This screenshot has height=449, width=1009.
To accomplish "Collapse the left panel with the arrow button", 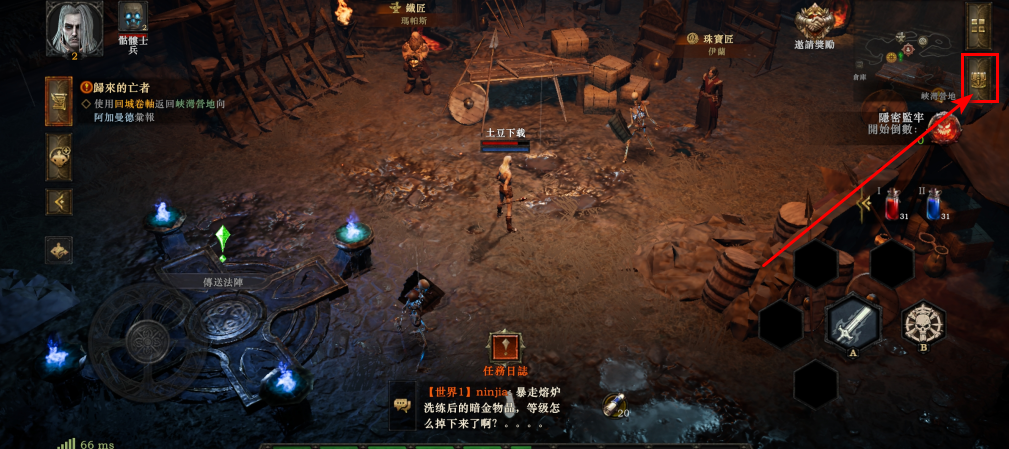I will (x=59, y=202).
